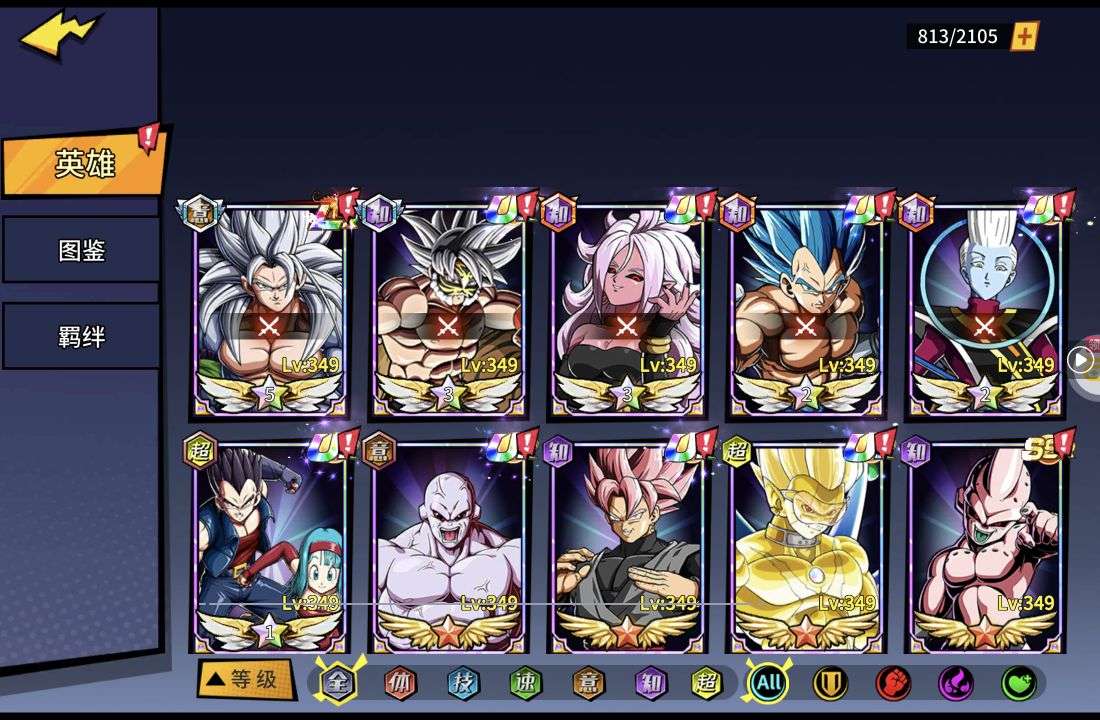This screenshot has width=1100, height=720.
Task: Open the 英雄 heroes tab
Action: 84,164
